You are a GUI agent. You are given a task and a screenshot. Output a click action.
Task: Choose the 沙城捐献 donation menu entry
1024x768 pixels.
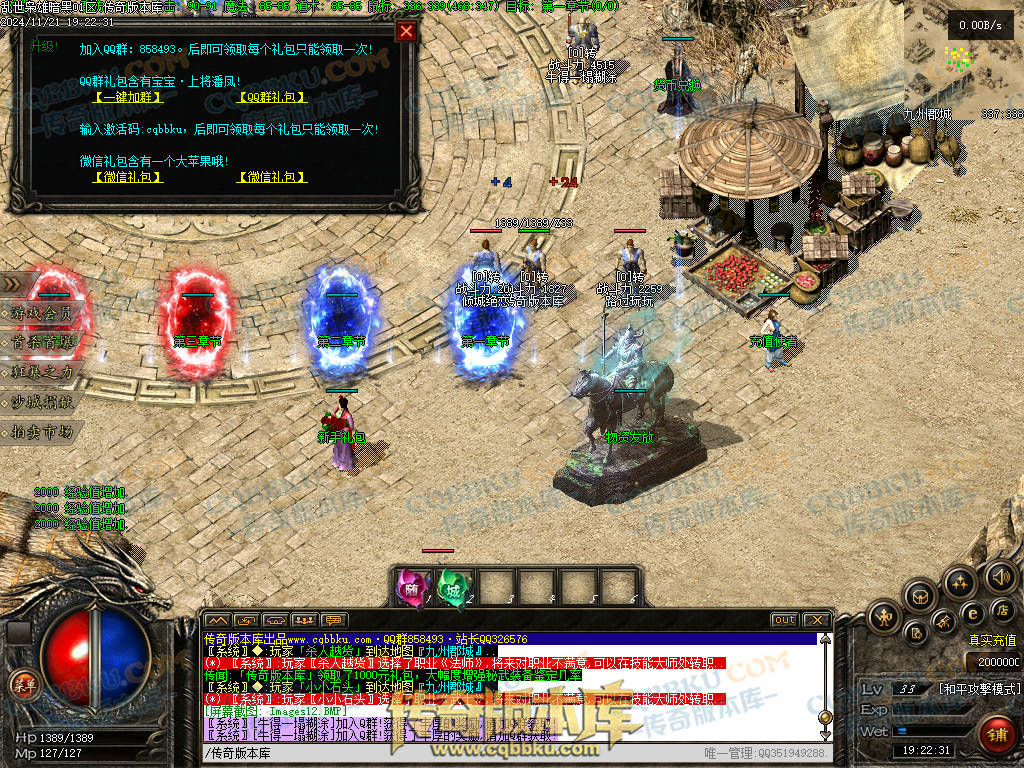point(42,402)
